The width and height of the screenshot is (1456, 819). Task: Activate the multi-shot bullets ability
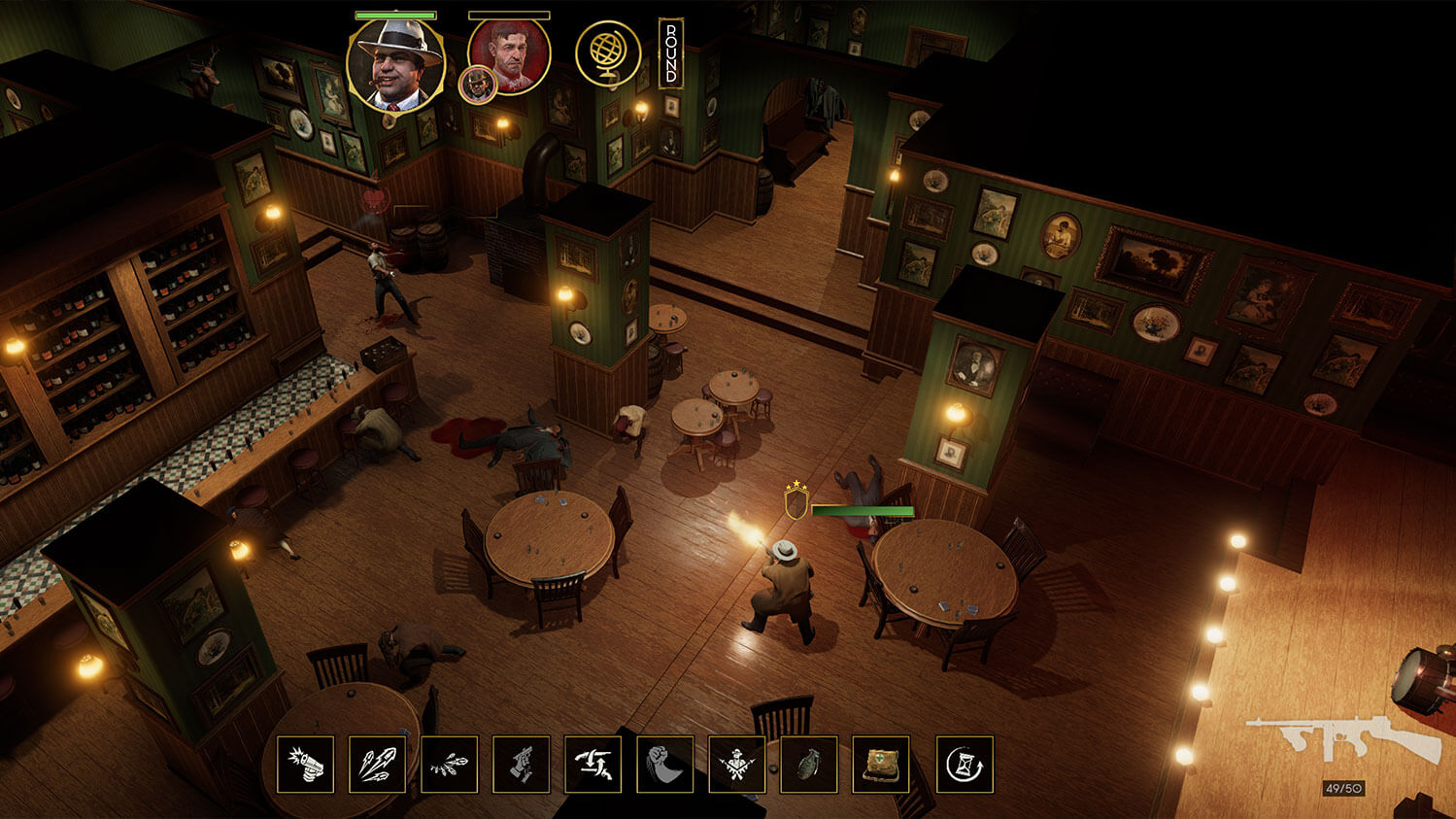[x=376, y=766]
